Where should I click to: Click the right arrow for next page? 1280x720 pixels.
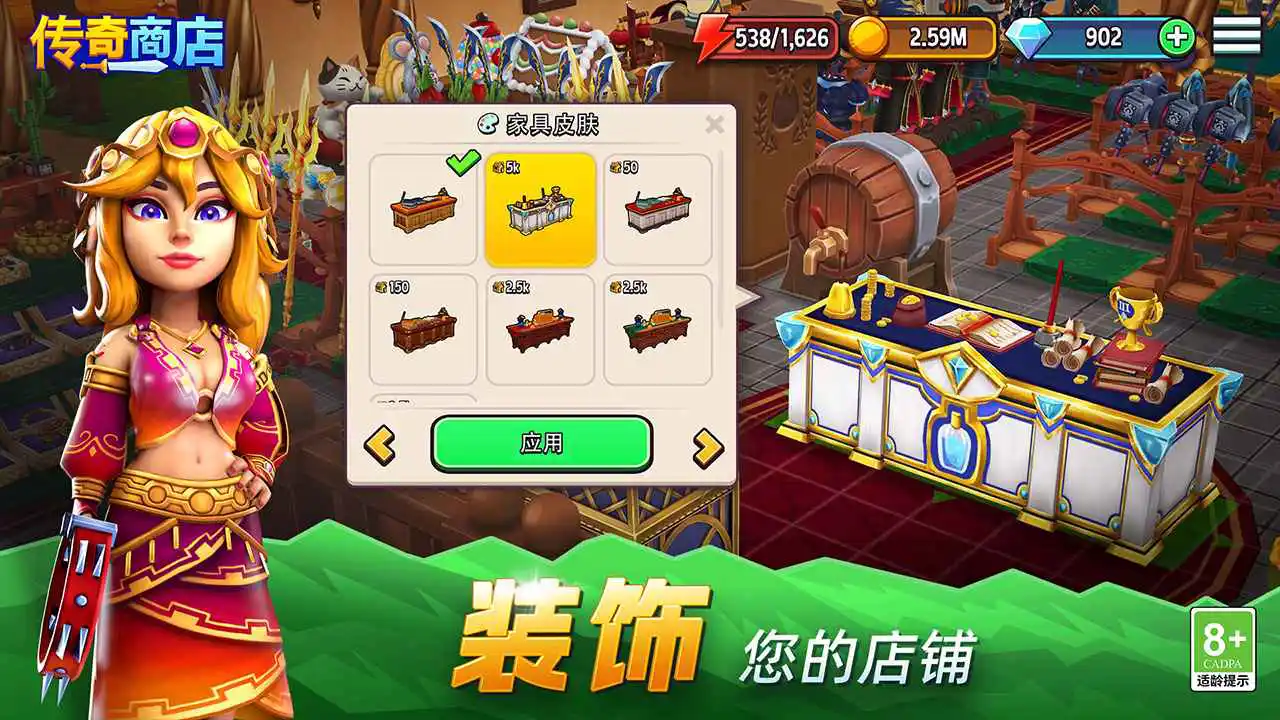pos(706,443)
